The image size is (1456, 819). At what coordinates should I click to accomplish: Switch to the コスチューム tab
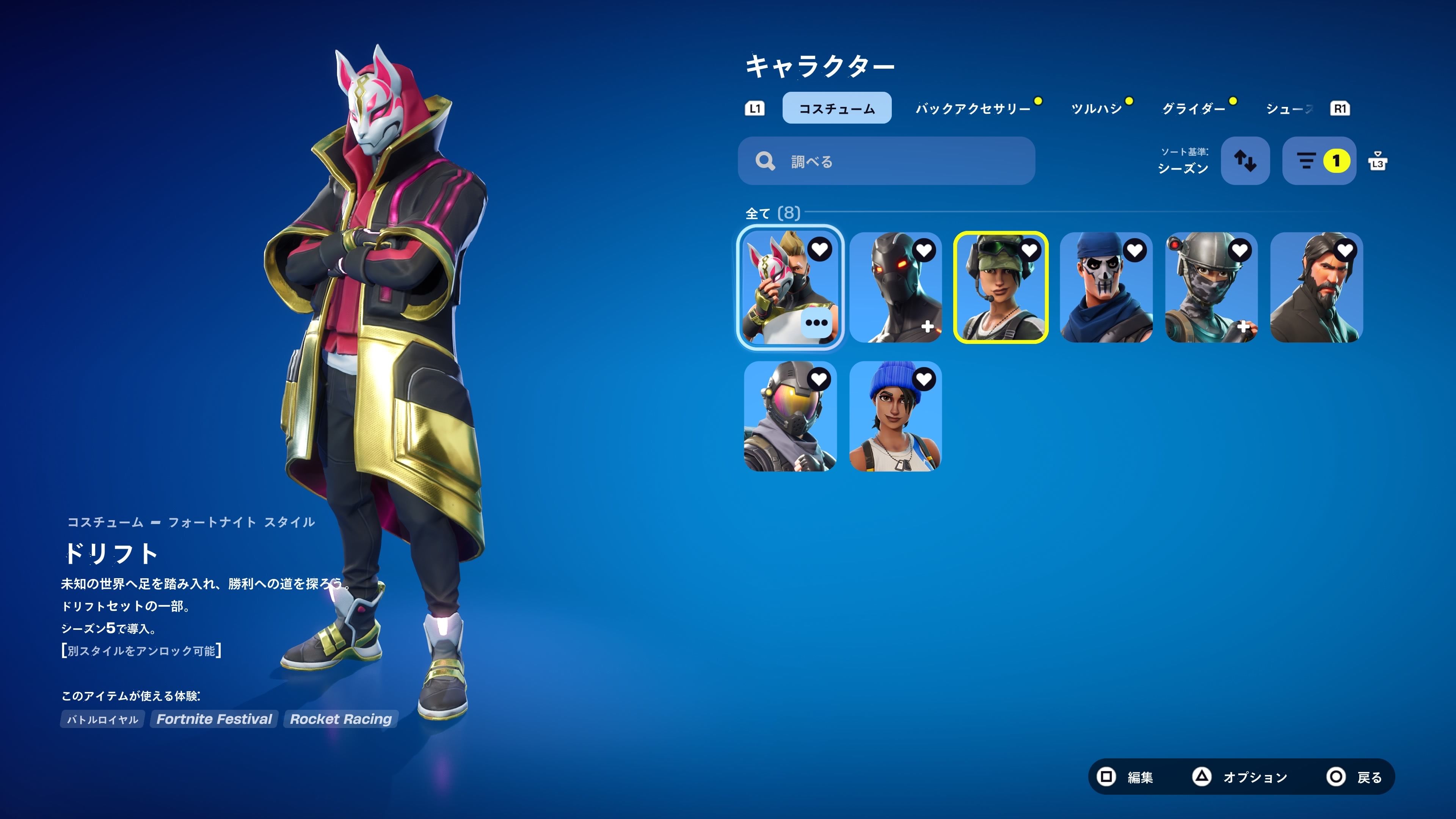(x=836, y=108)
